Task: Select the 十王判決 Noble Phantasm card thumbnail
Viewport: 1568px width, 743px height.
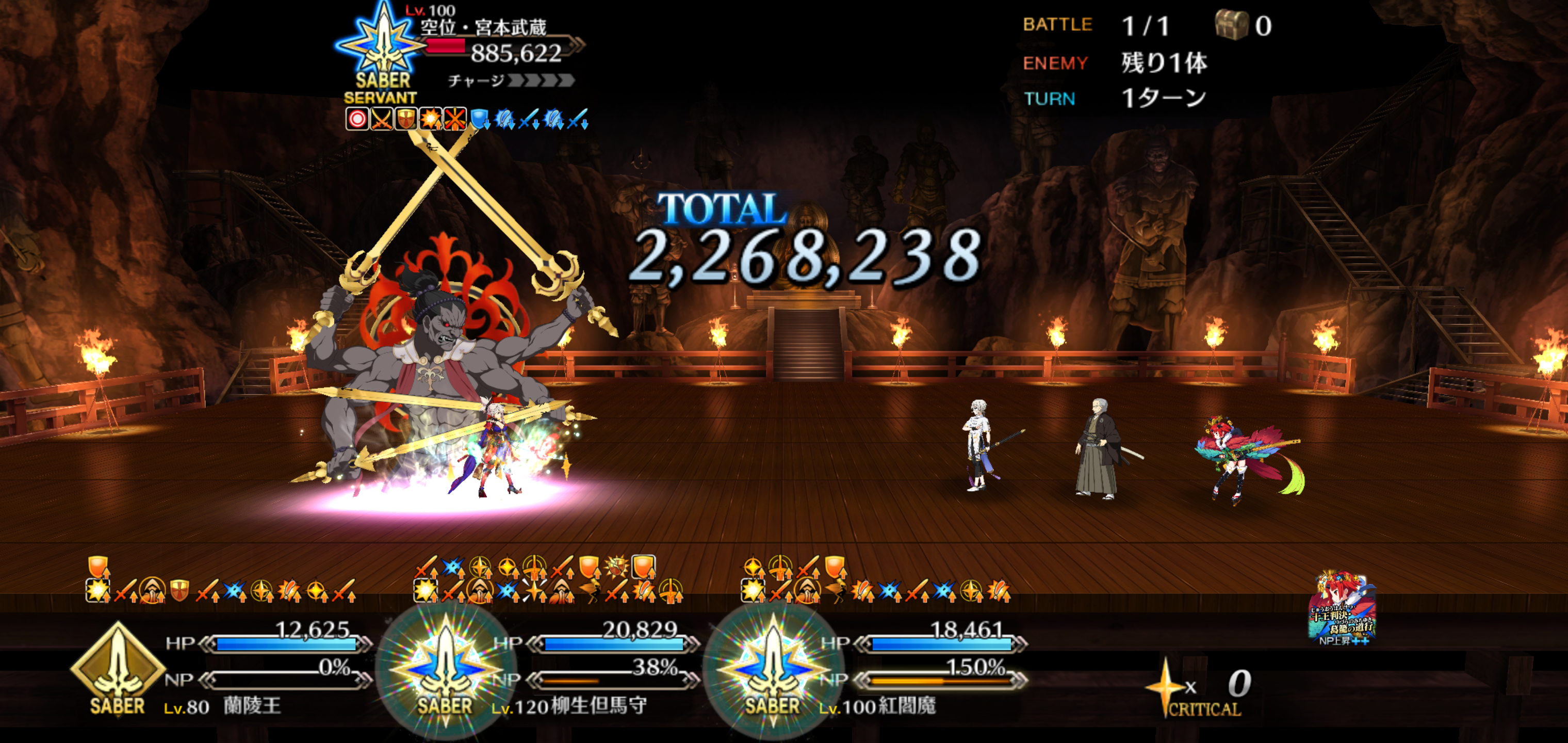Action: click(1342, 609)
